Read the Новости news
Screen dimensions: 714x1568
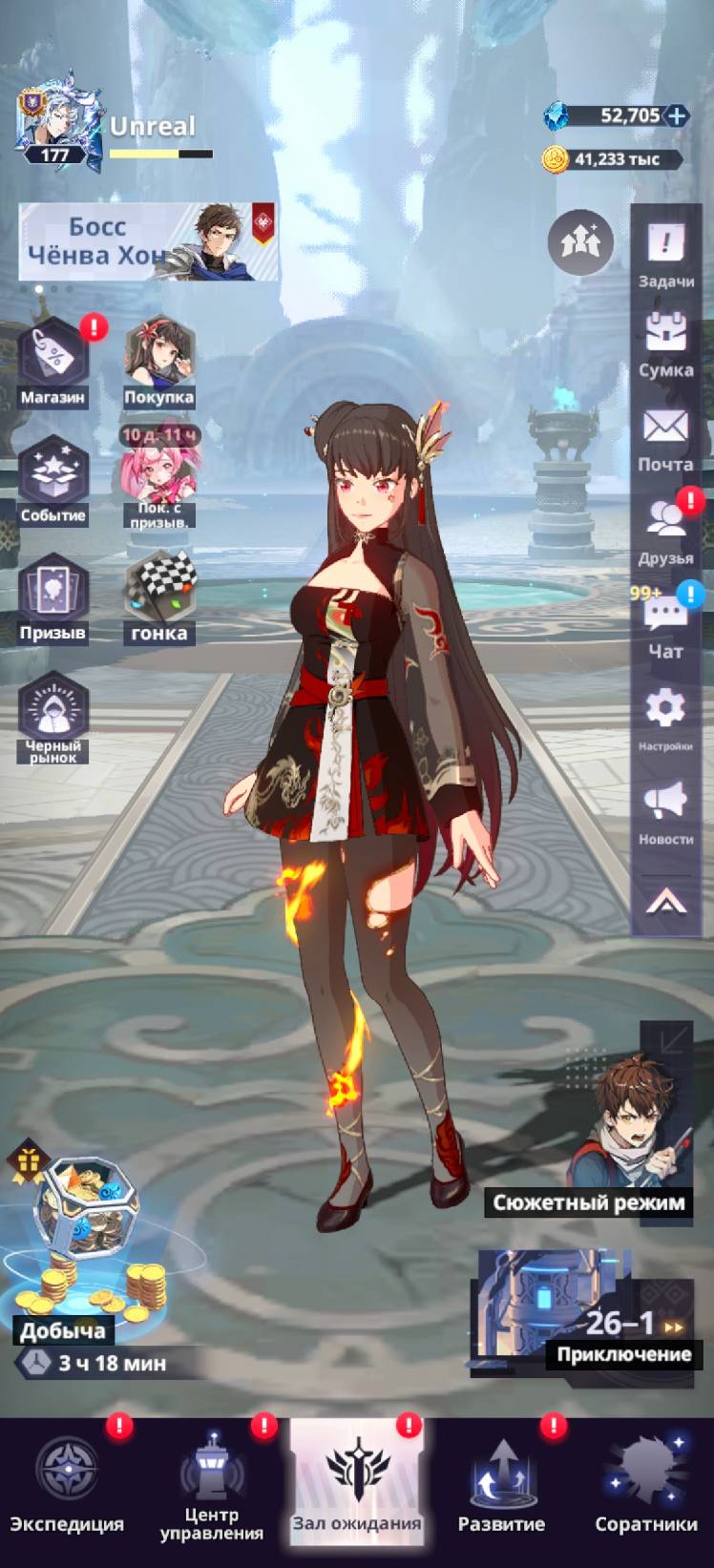coord(665,811)
